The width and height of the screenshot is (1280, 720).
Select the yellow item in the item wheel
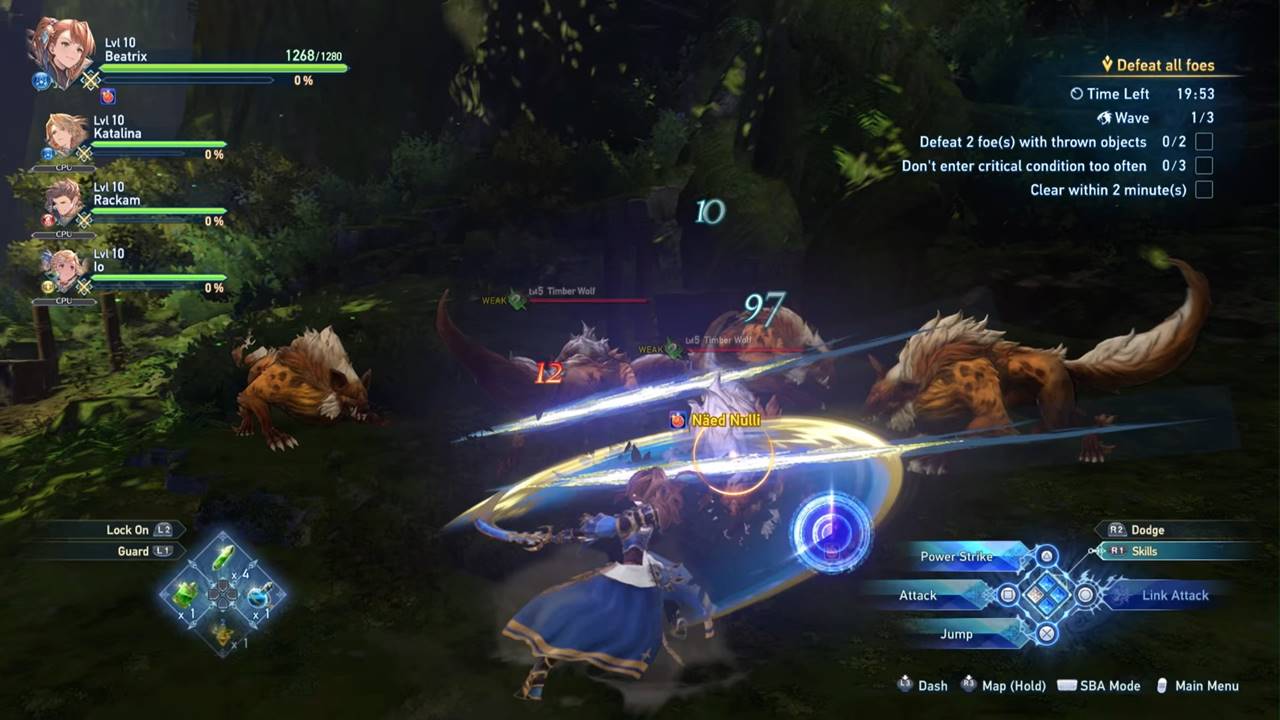(222, 631)
